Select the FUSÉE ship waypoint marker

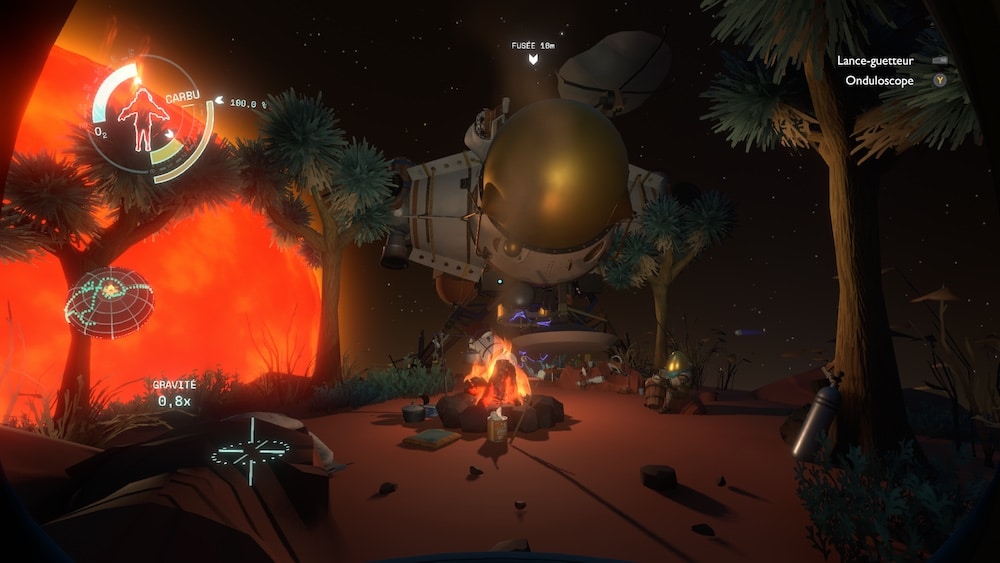(534, 60)
